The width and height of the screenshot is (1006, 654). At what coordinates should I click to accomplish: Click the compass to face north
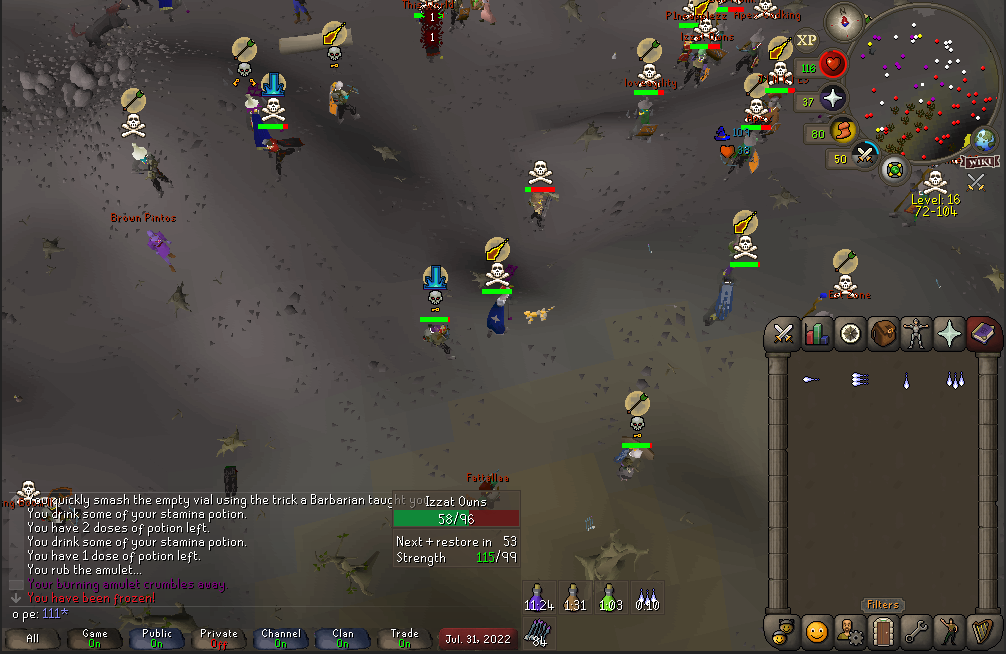844,20
